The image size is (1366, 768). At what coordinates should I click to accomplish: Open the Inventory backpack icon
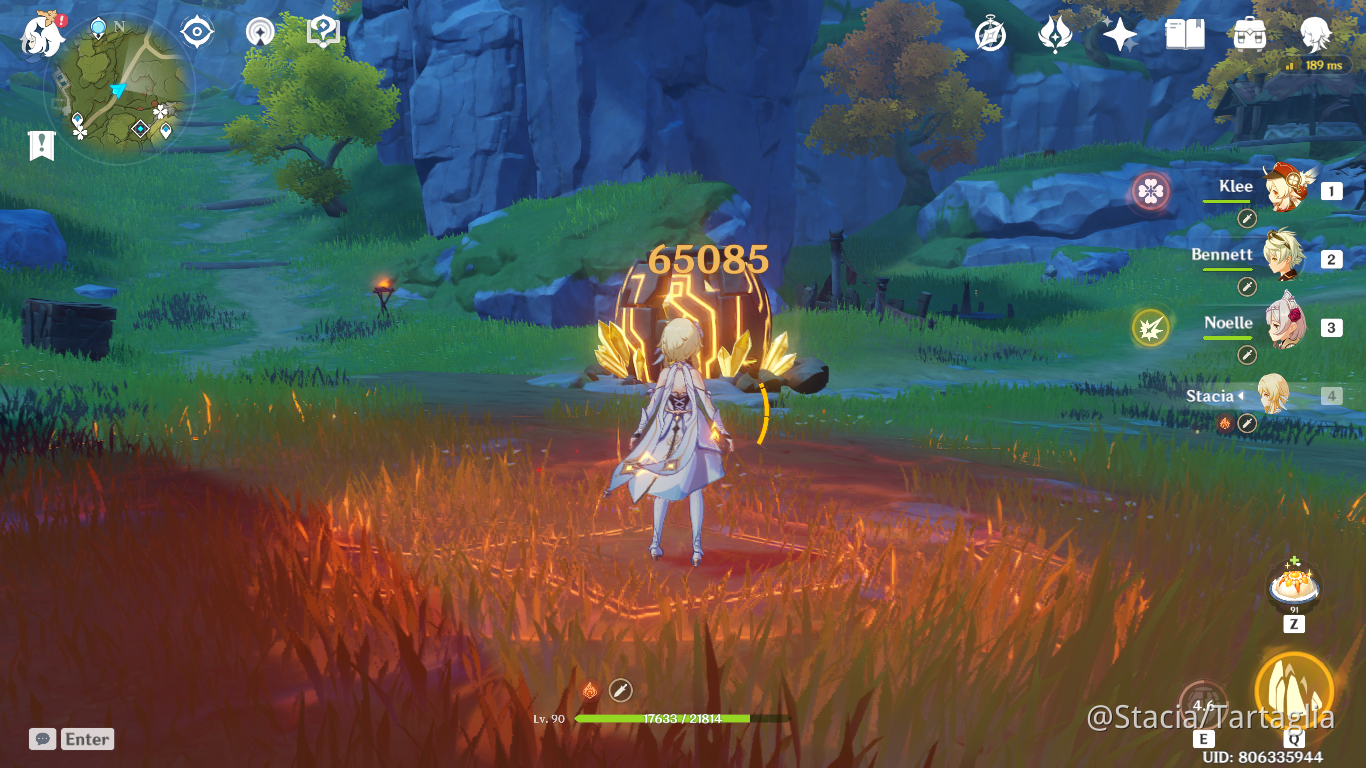click(1251, 33)
